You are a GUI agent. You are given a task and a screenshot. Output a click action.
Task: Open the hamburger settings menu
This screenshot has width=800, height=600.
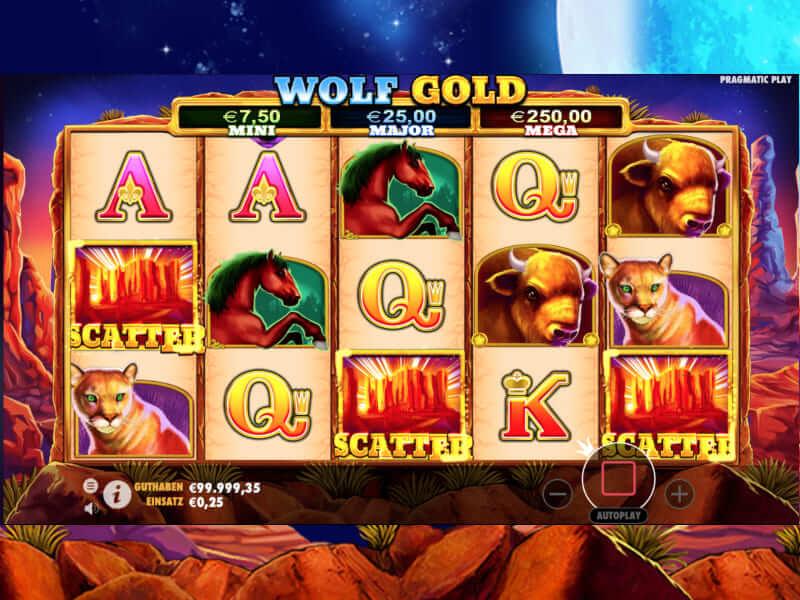90,486
